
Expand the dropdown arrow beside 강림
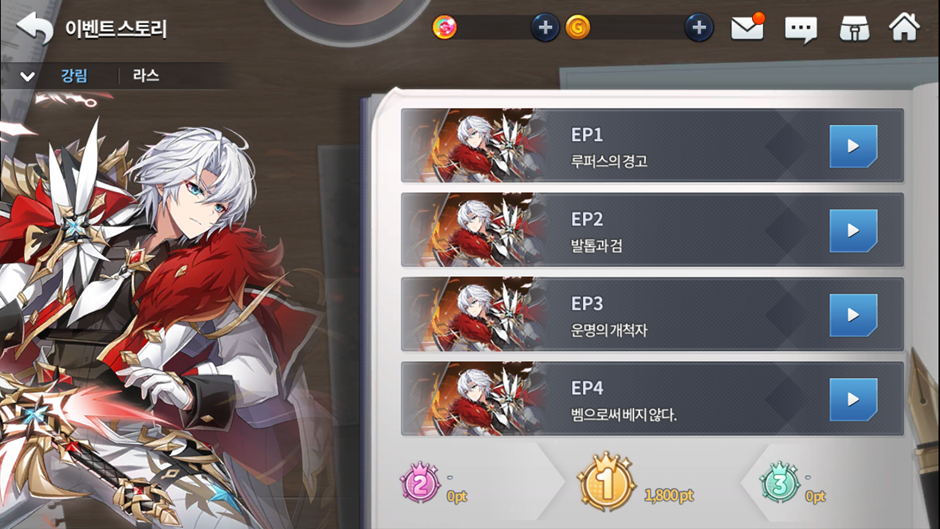tap(27, 77)
